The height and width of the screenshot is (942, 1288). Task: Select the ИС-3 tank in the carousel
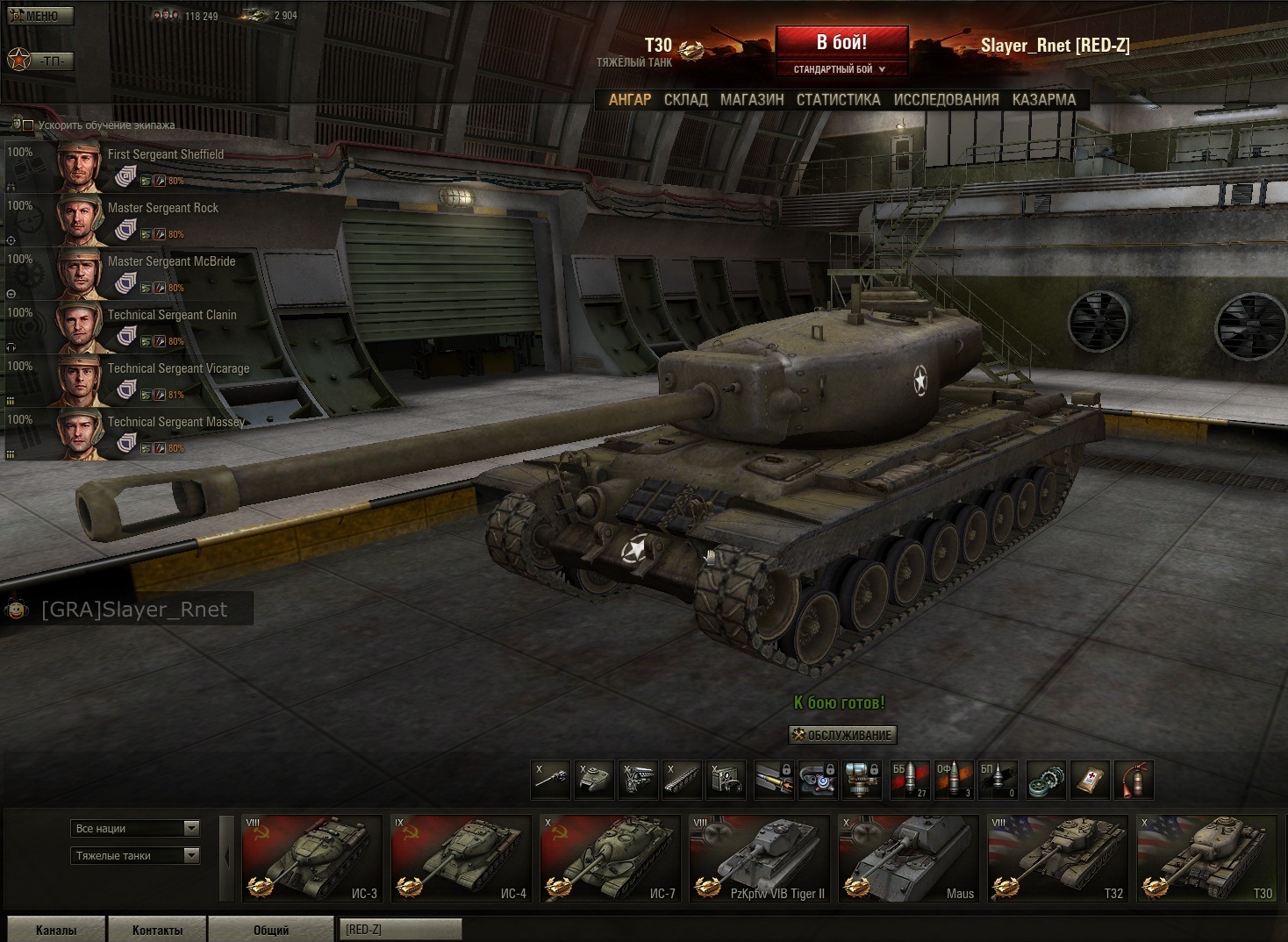tap(311, 859)
